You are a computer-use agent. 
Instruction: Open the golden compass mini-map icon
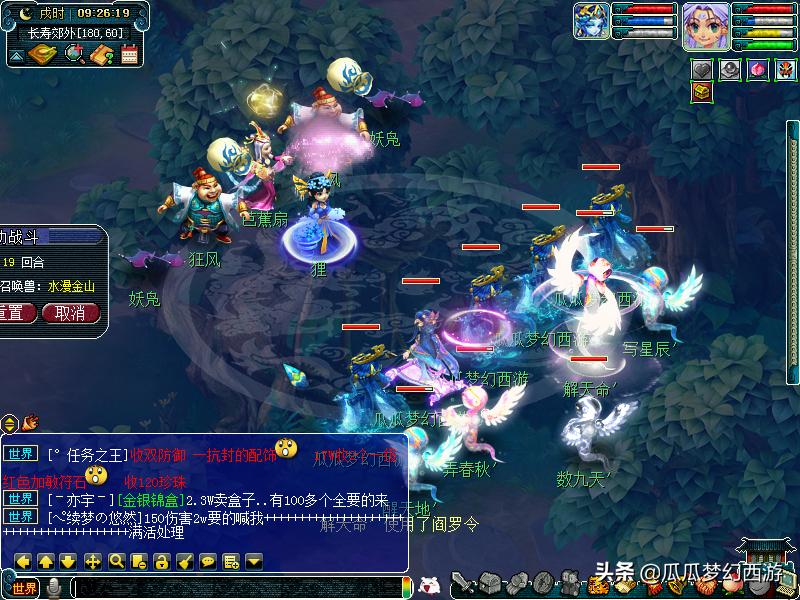44,54
